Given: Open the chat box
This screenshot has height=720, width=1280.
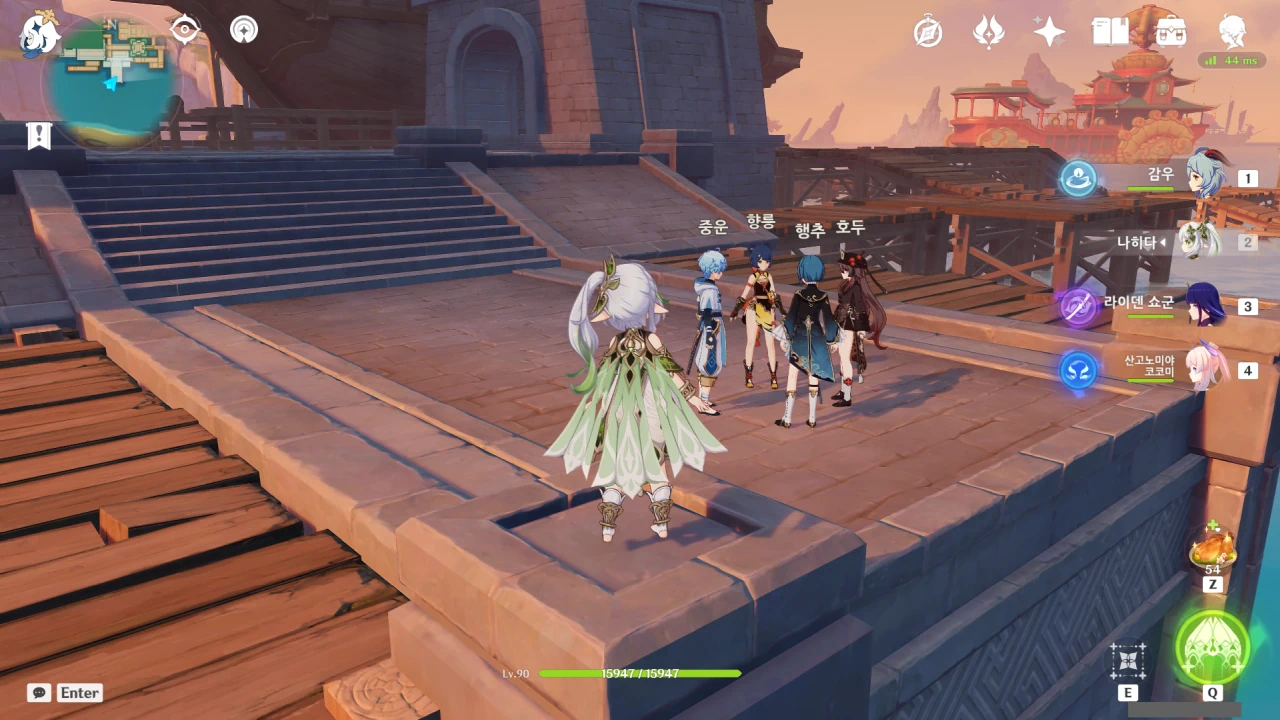Looking at the screenshot, I should (40, 692).
